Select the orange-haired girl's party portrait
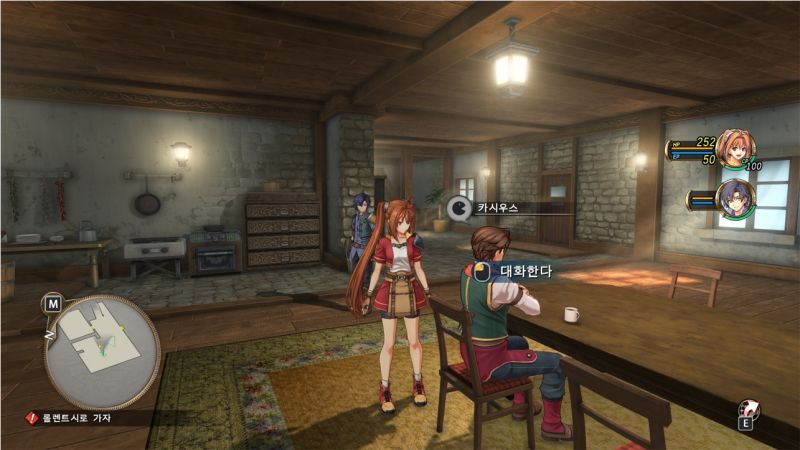This screenshot has width=800, height=450. click(734, 148)
